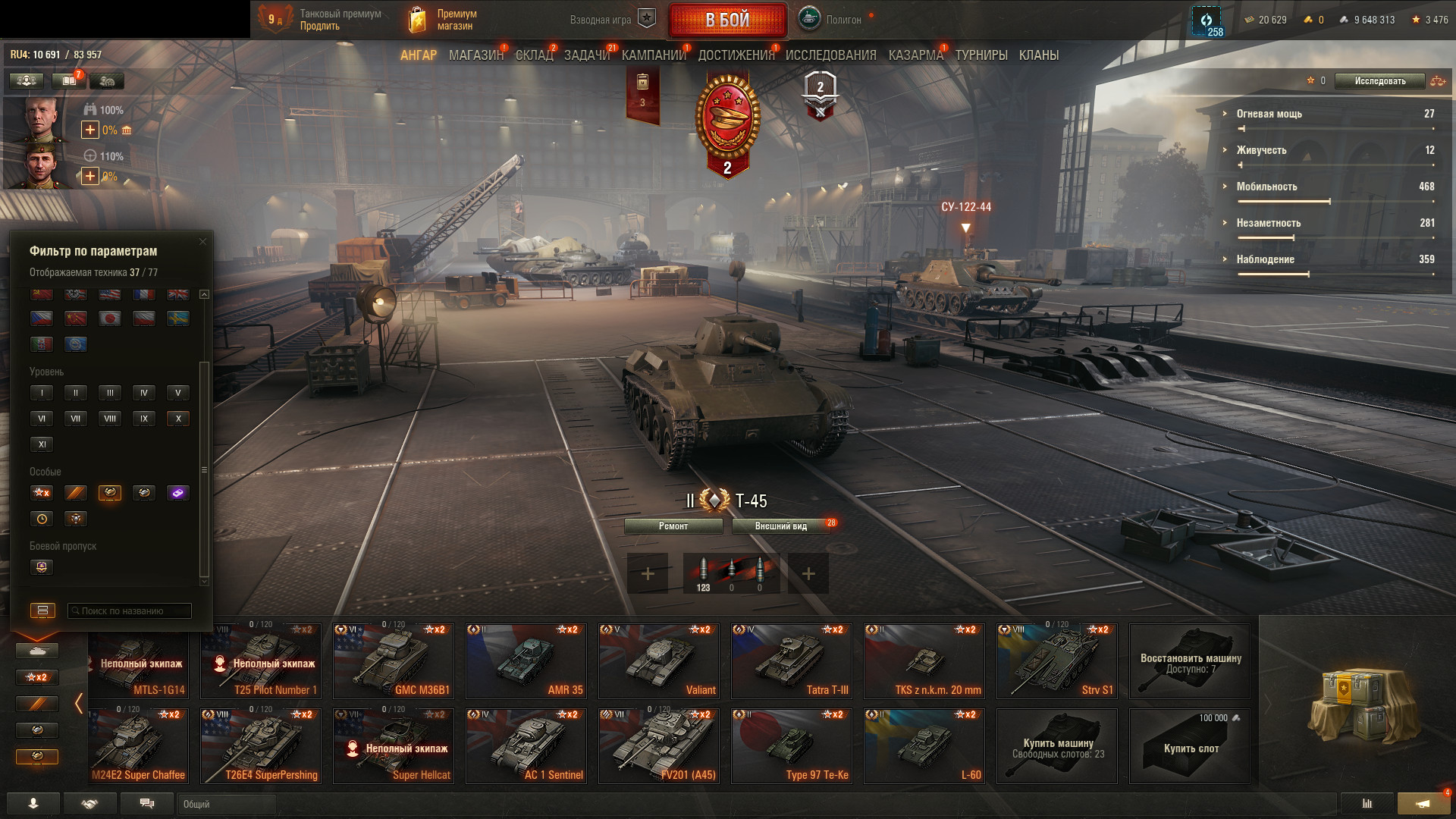
Task: Open the МАГАЗИН tab
Action: (475, 55)
